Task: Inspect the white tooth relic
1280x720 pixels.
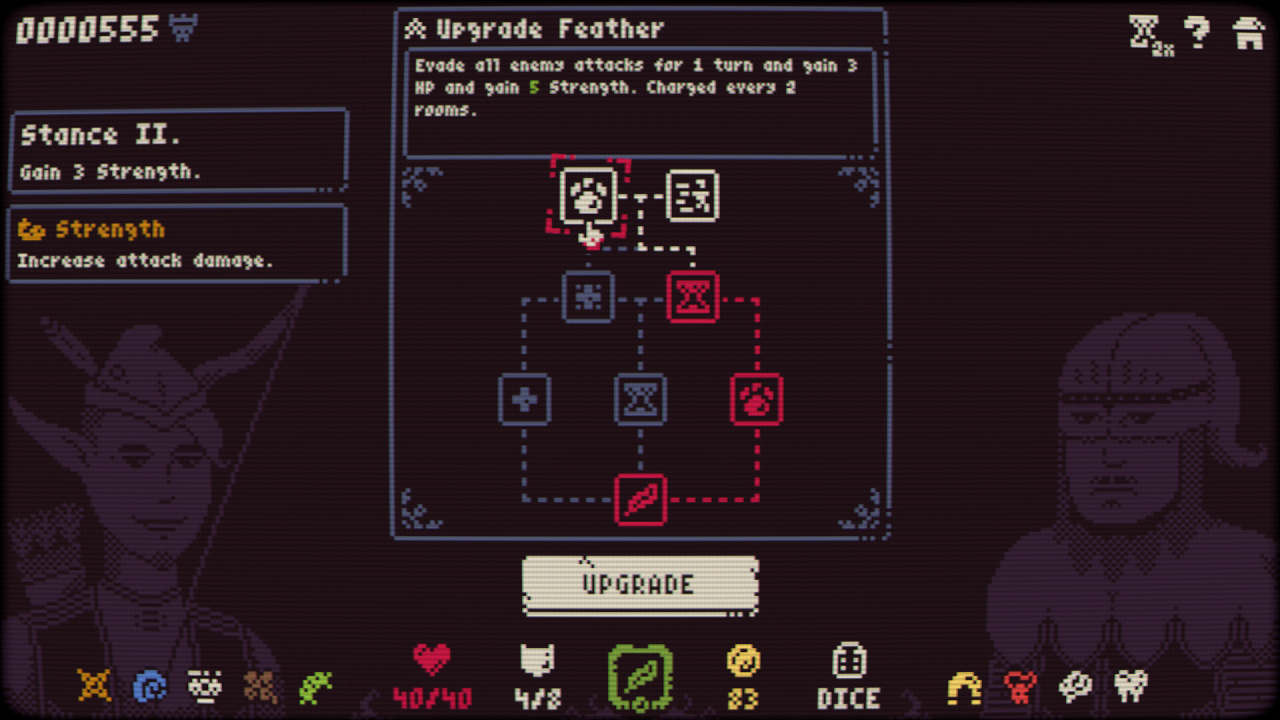Action: point(1131,686)
